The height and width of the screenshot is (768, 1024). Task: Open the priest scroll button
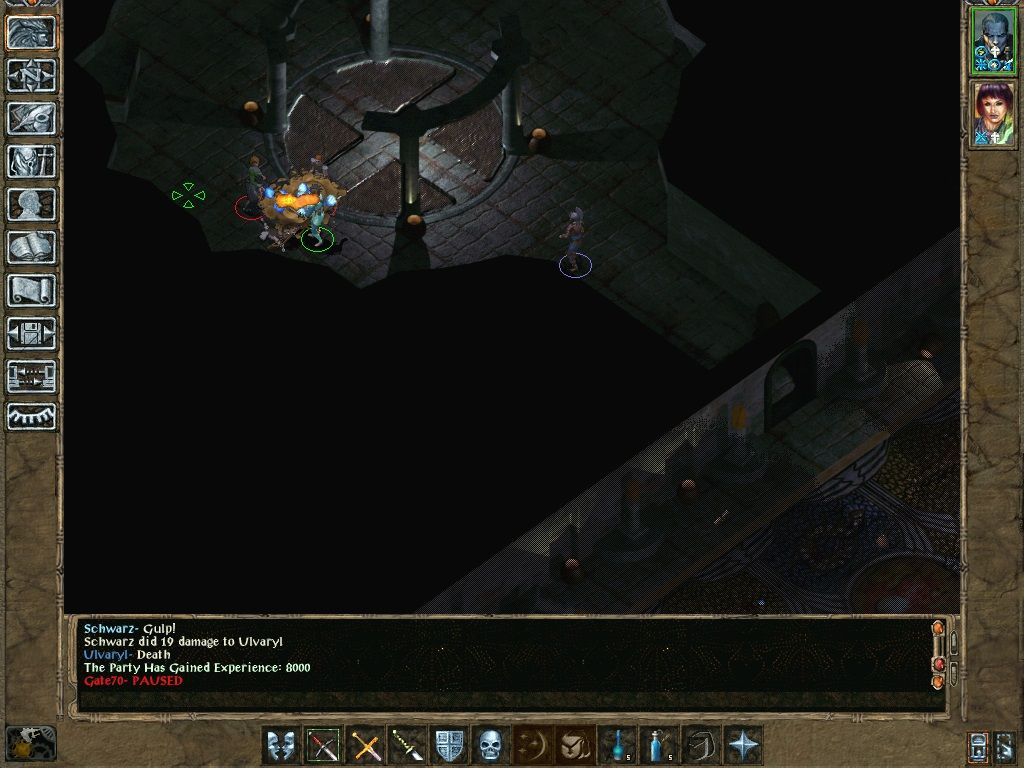pos(32,290)
